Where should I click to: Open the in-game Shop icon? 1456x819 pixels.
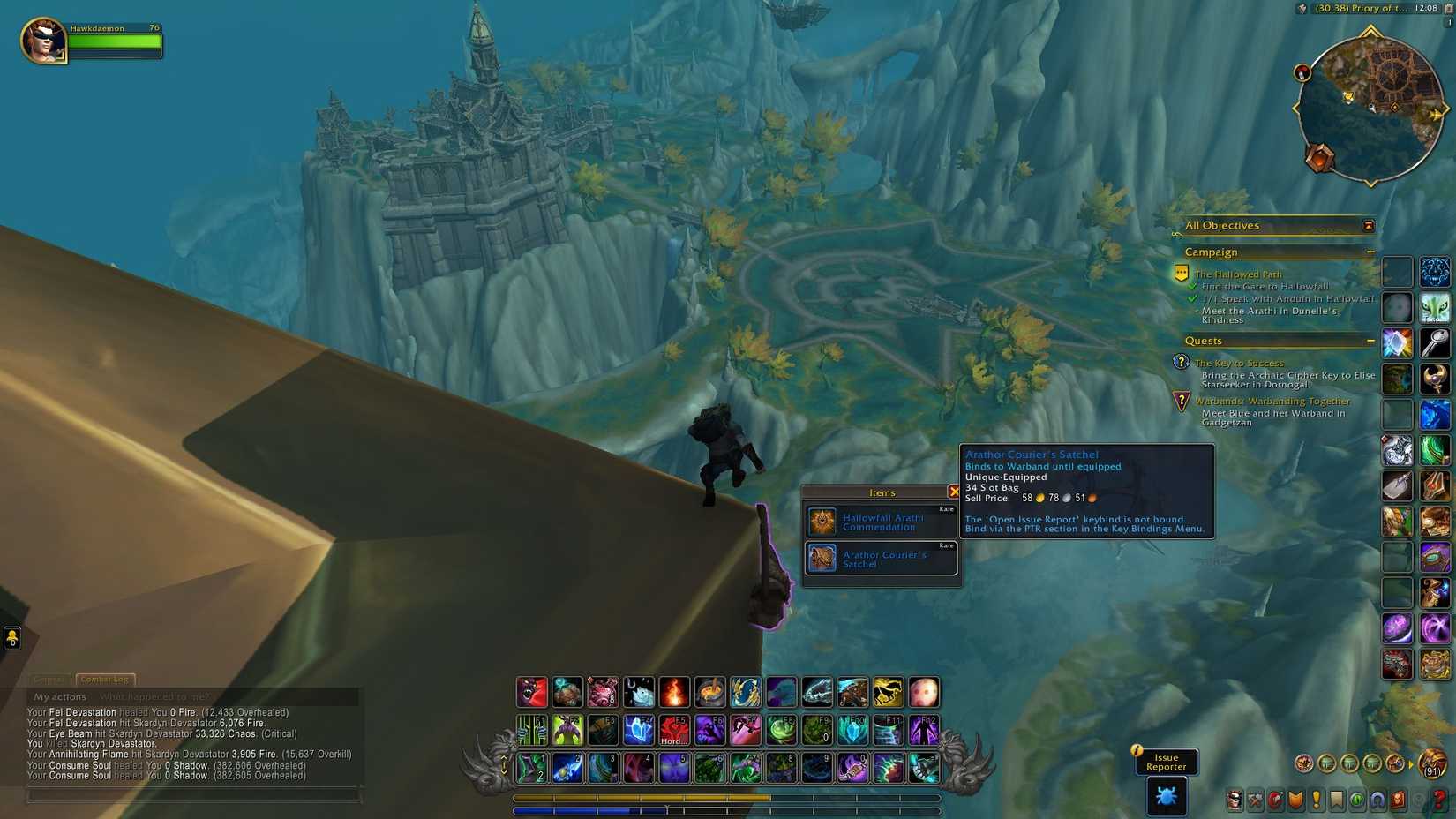pos(1396,797)
